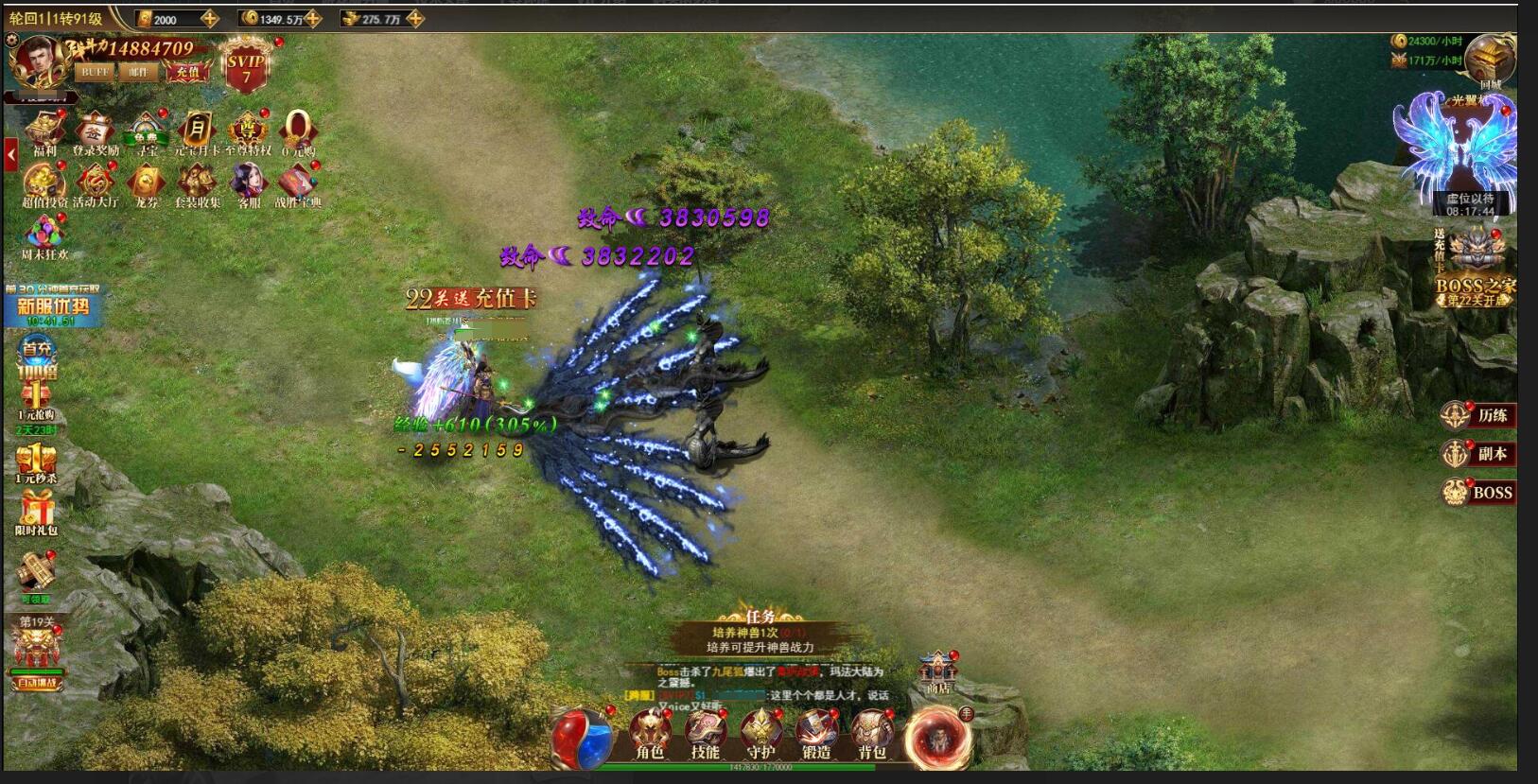
Task: Open the 福利 welfare icon
Action: pos(44,131)
